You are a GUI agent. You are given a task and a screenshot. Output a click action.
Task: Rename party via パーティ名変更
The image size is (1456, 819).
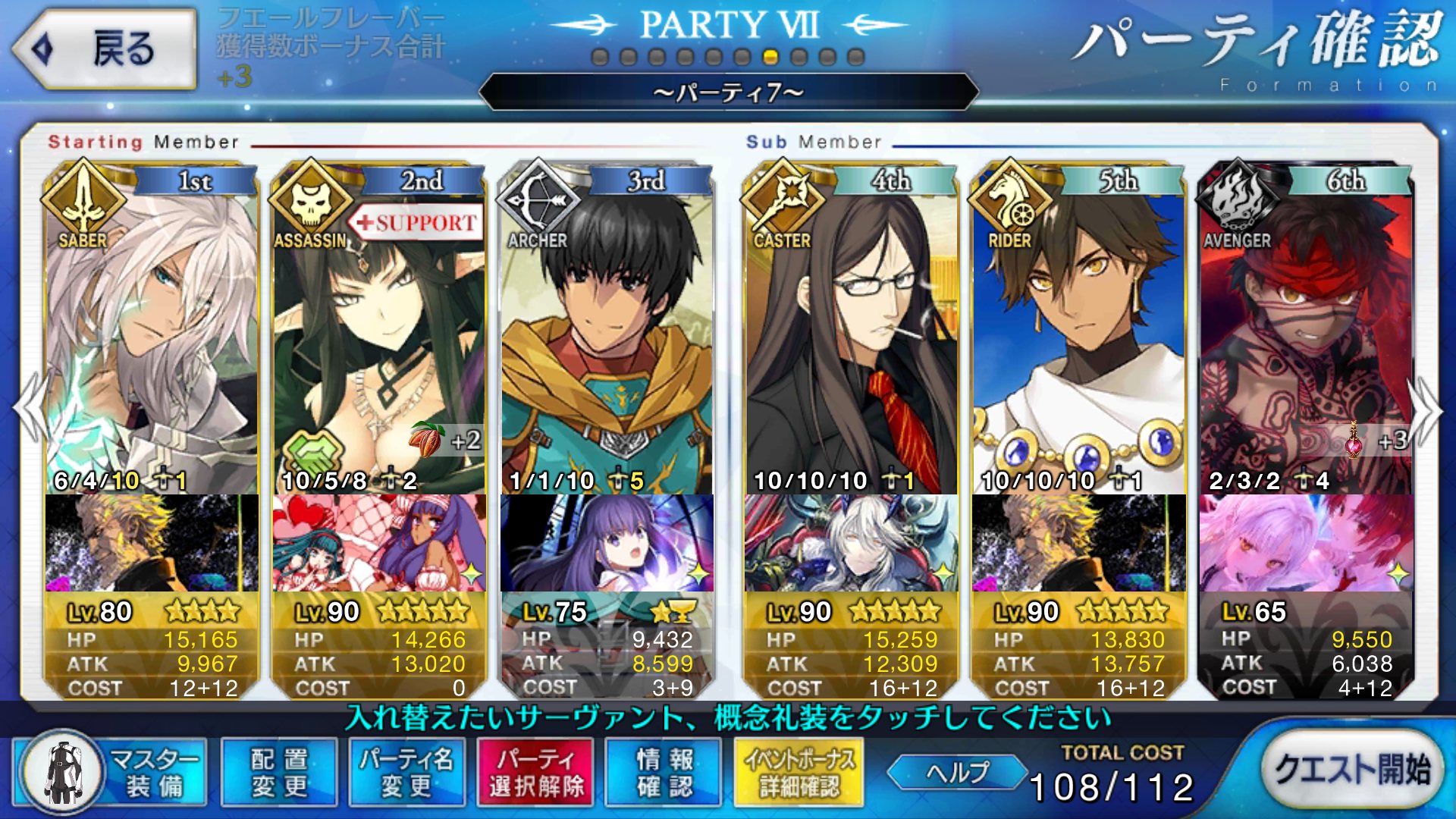point(406,772)
